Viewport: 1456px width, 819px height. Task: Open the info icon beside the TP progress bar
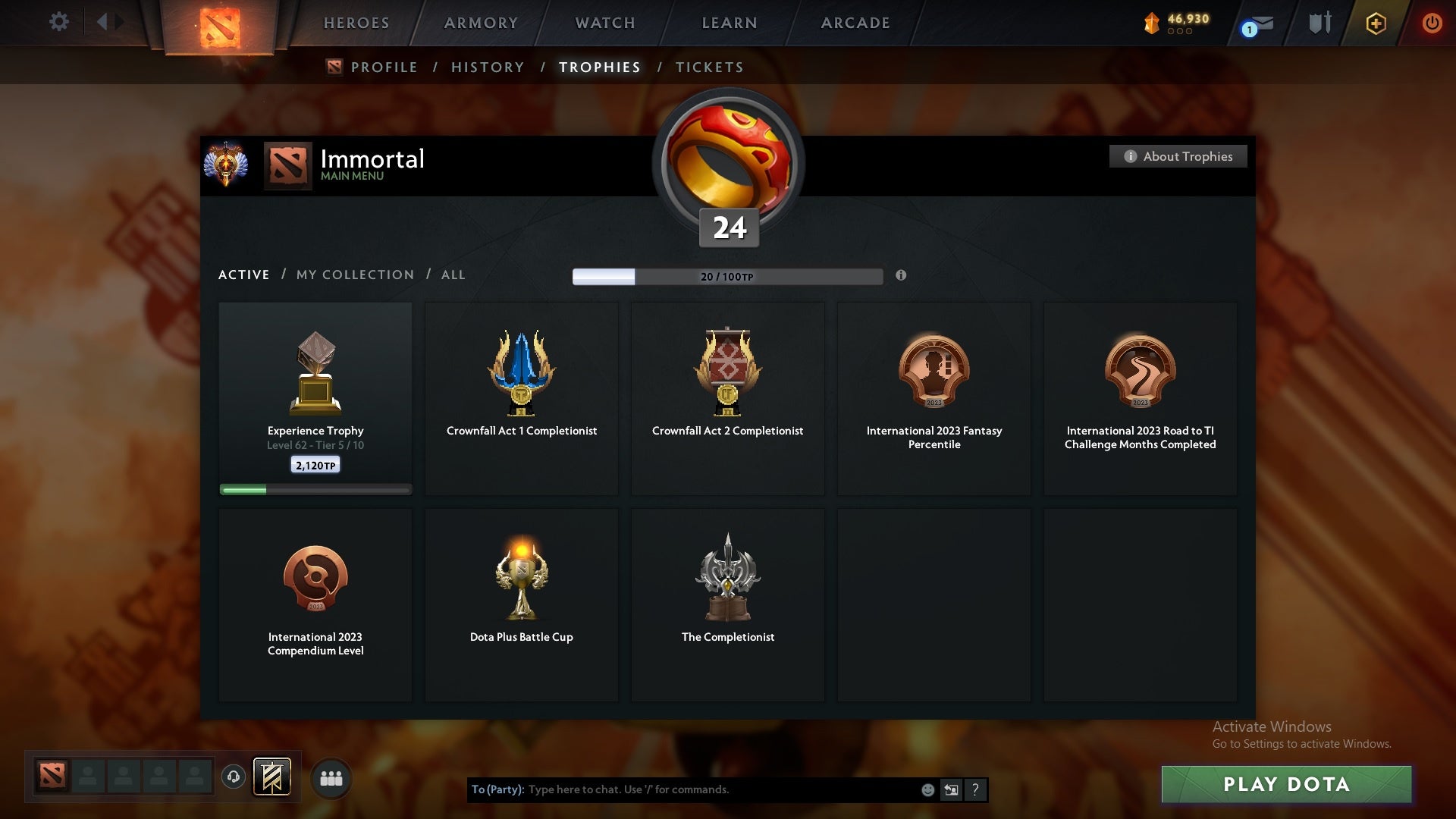click(x=902, y=277)
